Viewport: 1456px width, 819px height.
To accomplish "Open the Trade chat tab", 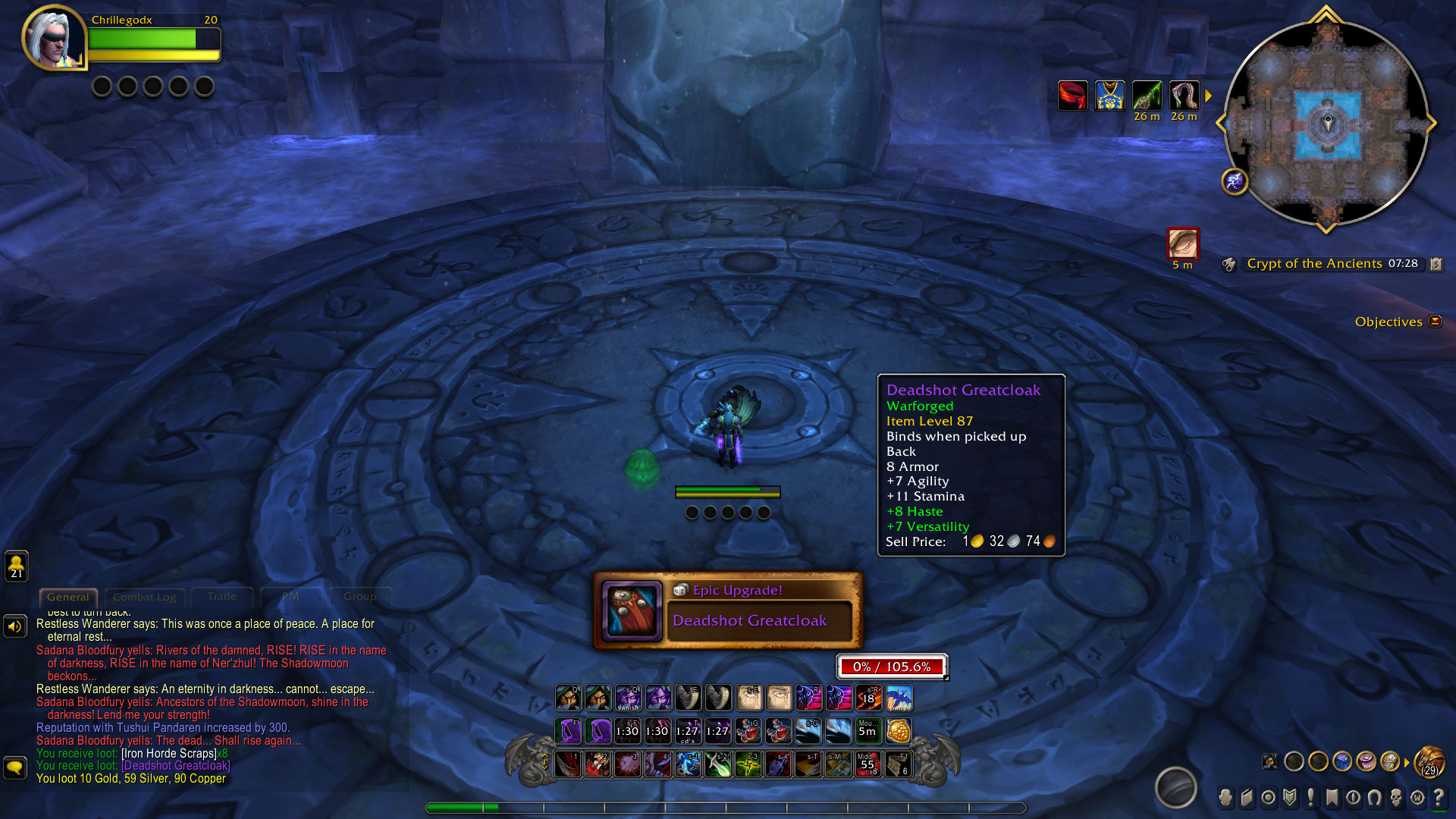I will [221, 597].
